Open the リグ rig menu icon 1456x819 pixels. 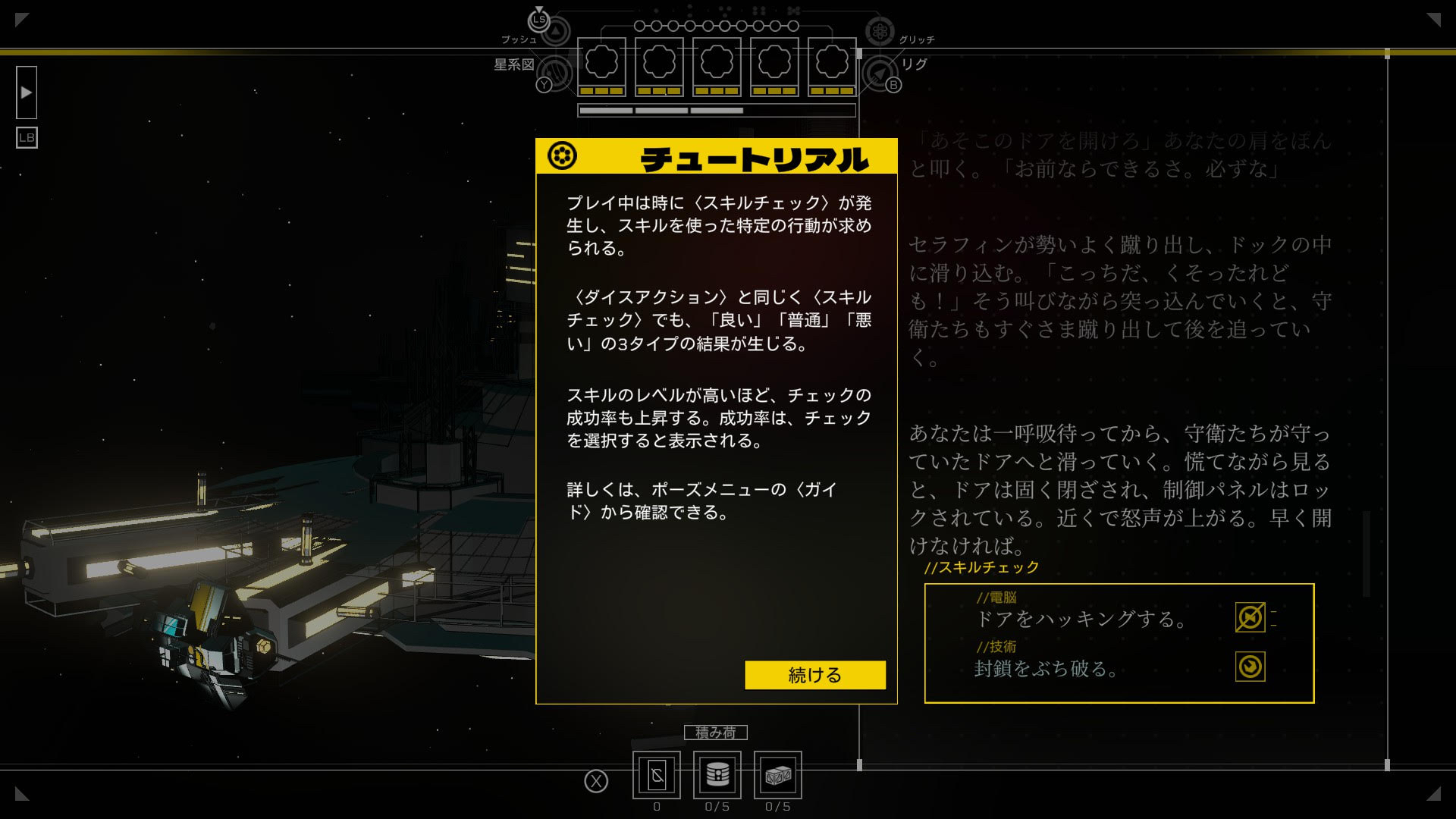[879, 74]
